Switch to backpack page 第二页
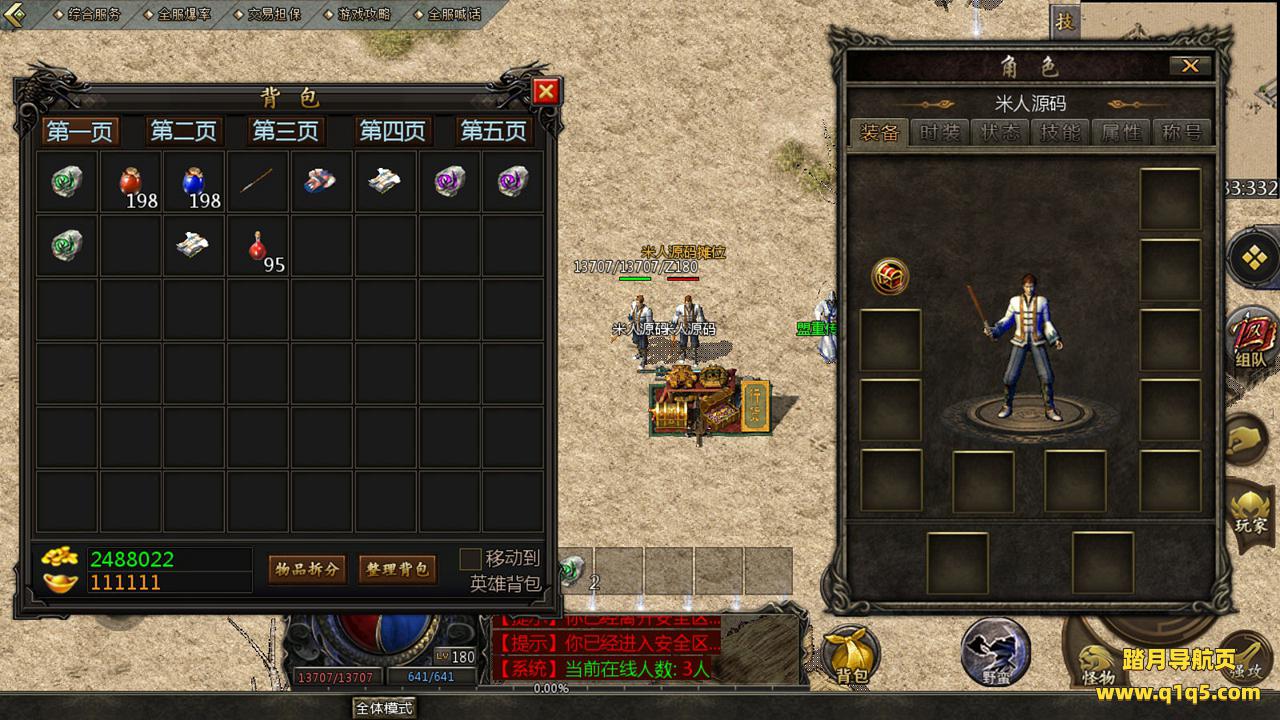1280x720 pixels. click(x=183, y=131)
